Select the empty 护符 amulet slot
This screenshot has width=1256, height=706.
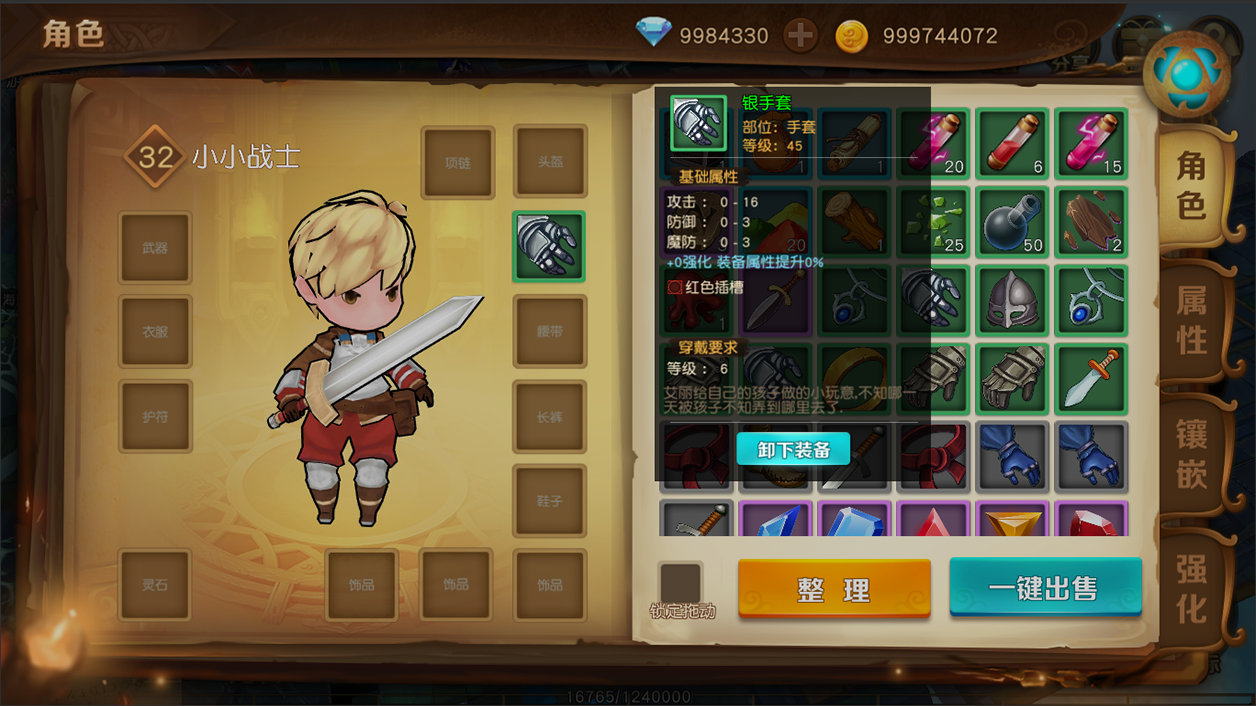point(155,416)
